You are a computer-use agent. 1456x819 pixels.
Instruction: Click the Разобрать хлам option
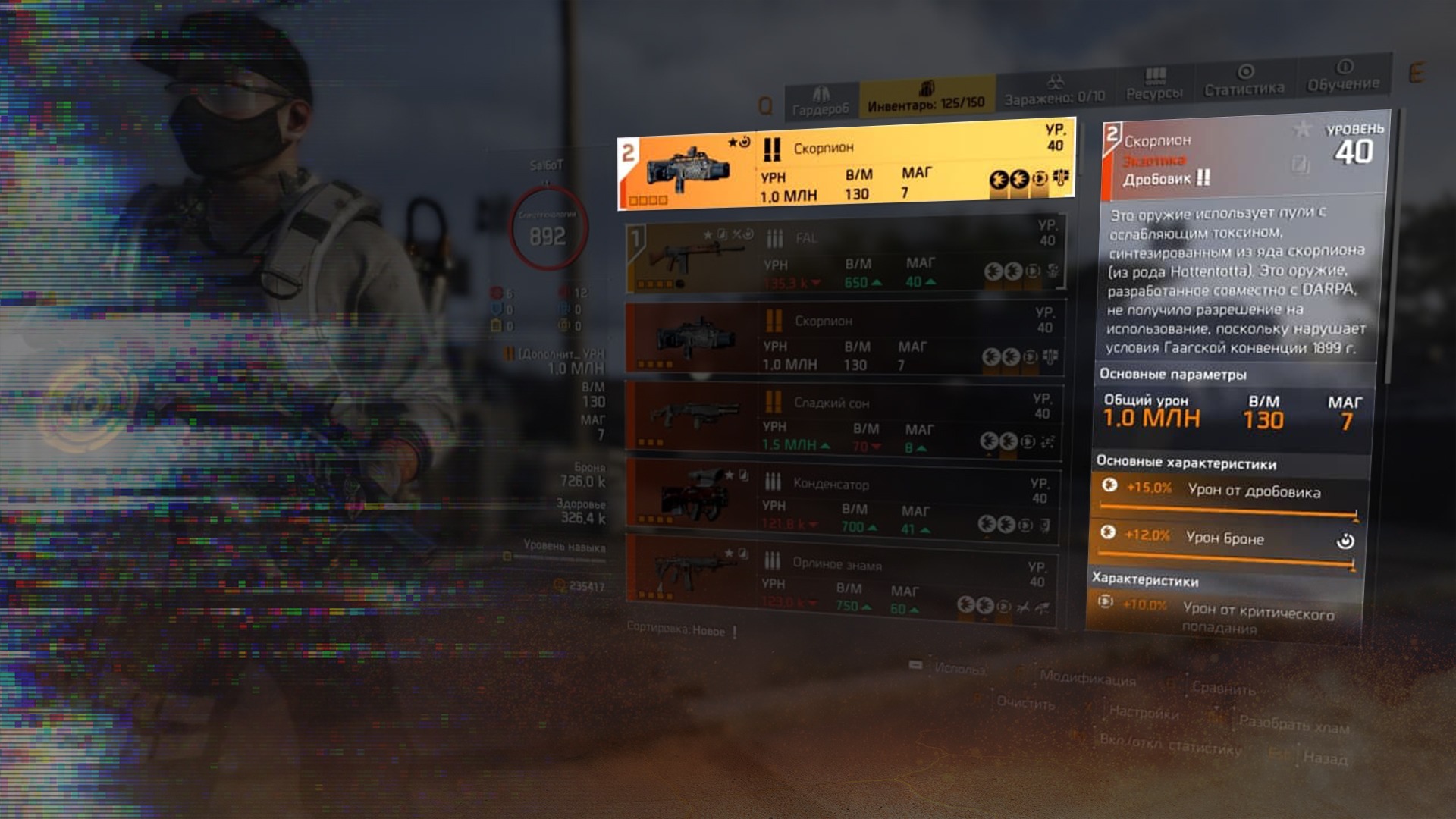[1294, 724]
